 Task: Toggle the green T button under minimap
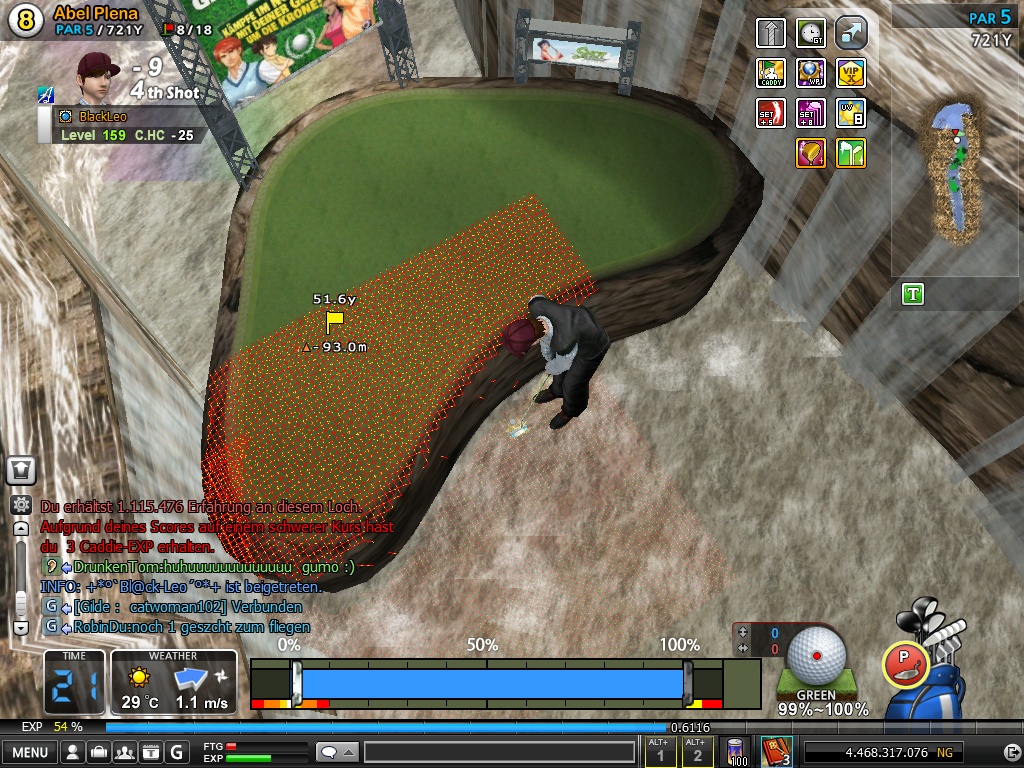click(x=912, y=294)
